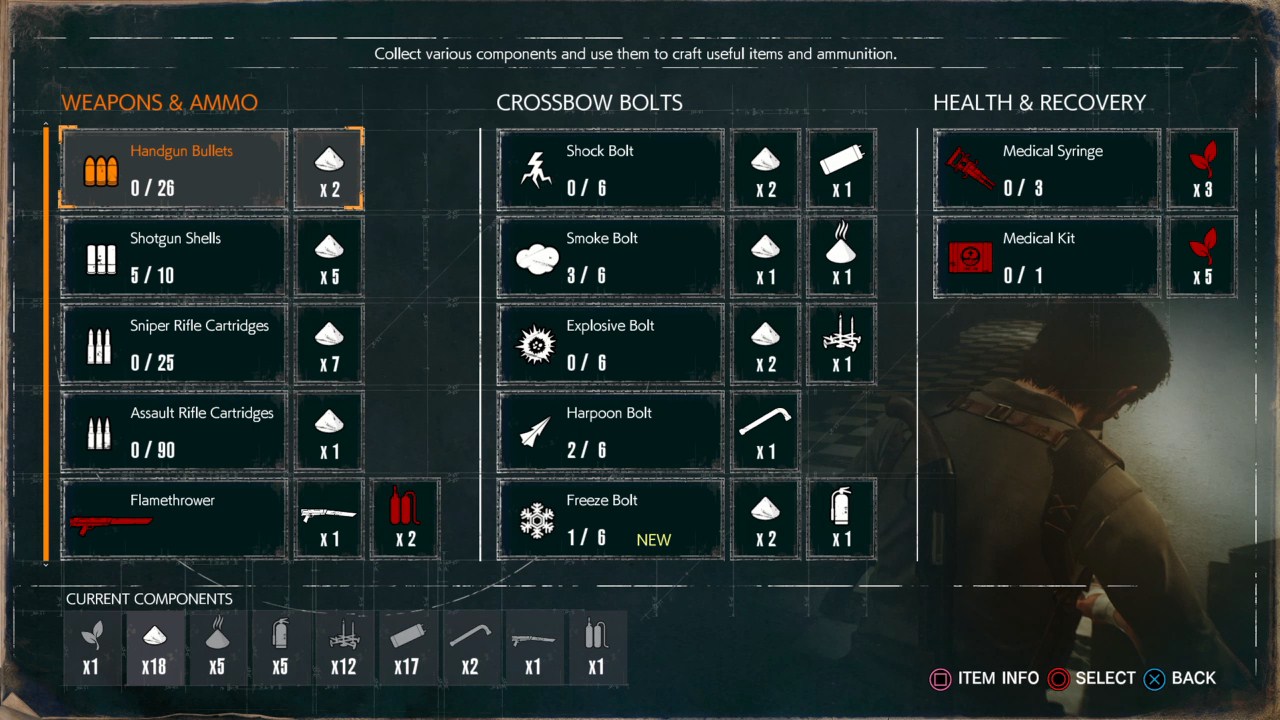
Task: Click the pipe requirement for Harpoon Bolt
Action: 766,431
